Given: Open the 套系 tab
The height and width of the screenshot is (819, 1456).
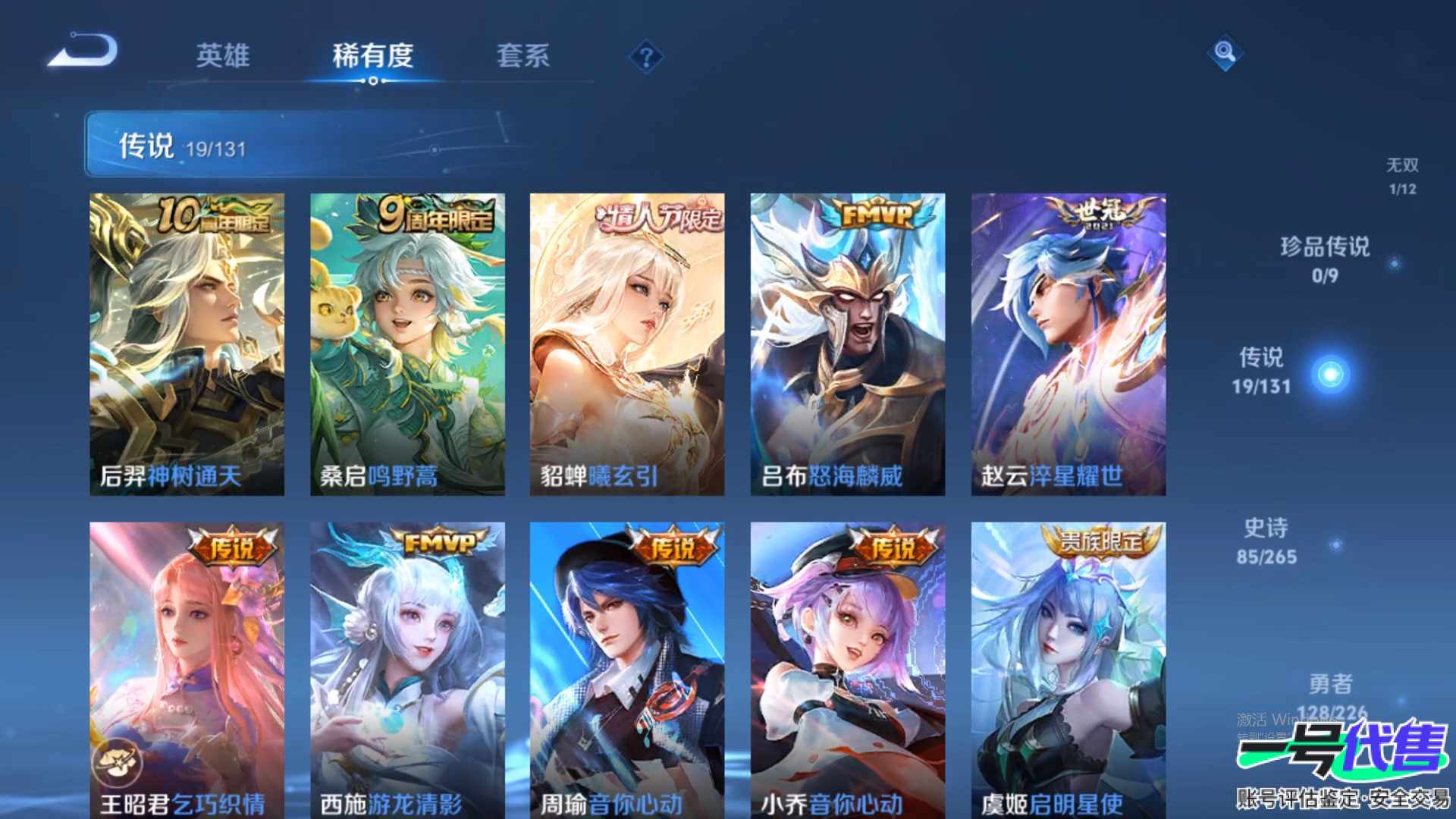Looking at the screenshot, I should pos(522,55).
